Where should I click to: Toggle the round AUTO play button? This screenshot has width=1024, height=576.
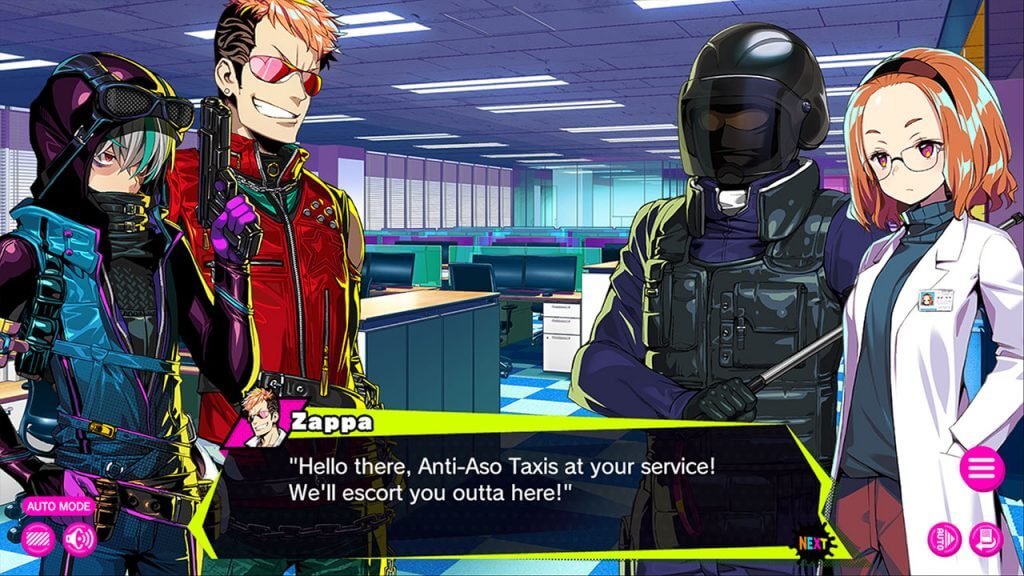point(943,539)
